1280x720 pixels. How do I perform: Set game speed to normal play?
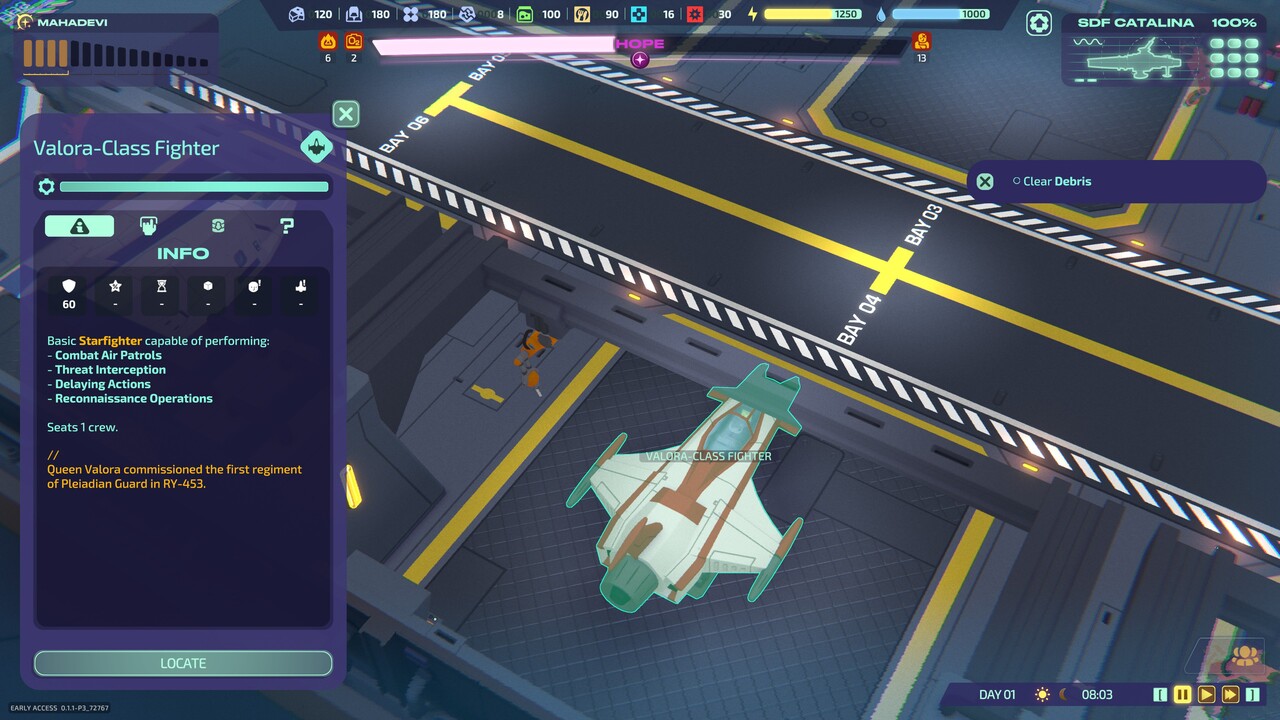coord(1206,694)
